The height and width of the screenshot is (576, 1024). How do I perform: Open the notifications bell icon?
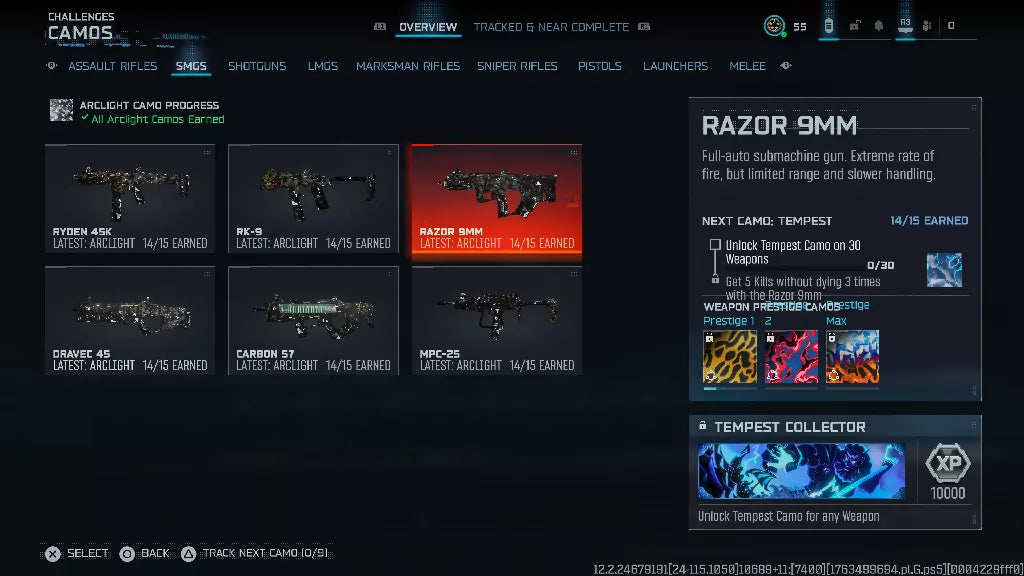879,26
